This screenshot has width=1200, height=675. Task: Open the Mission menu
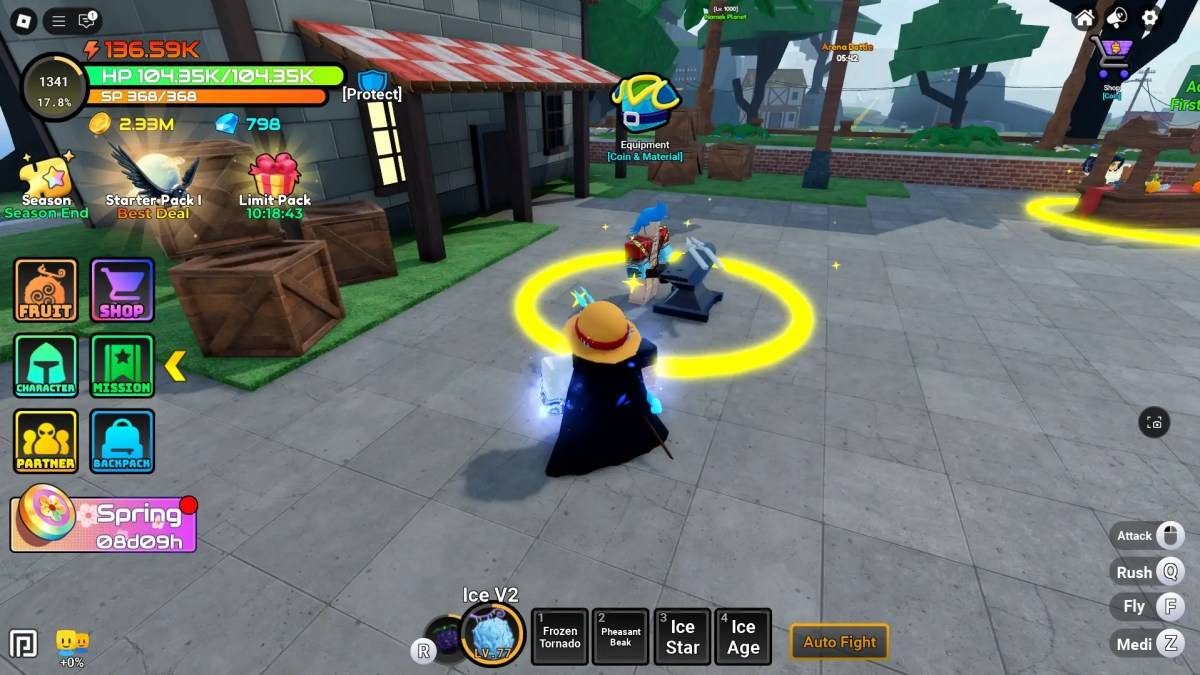(x=122, y=365)
